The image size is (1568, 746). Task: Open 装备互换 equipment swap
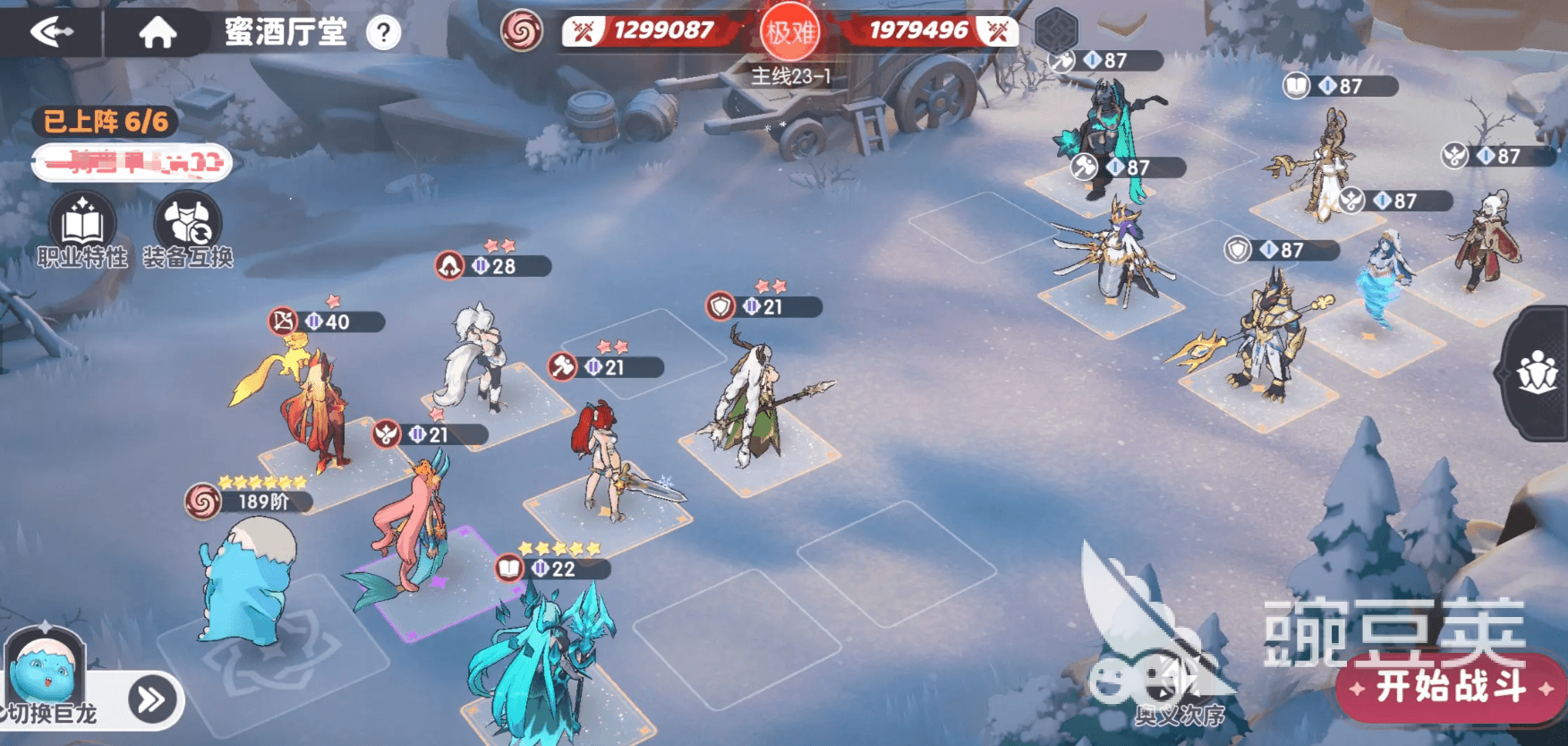(x=188, y=230)
